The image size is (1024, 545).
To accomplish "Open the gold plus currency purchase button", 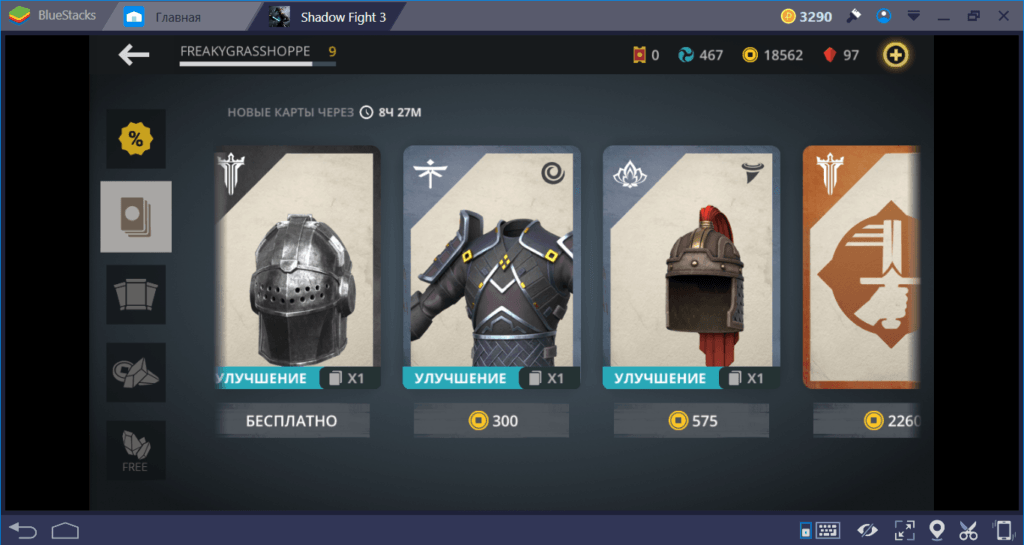I will [x=895, y=55].
